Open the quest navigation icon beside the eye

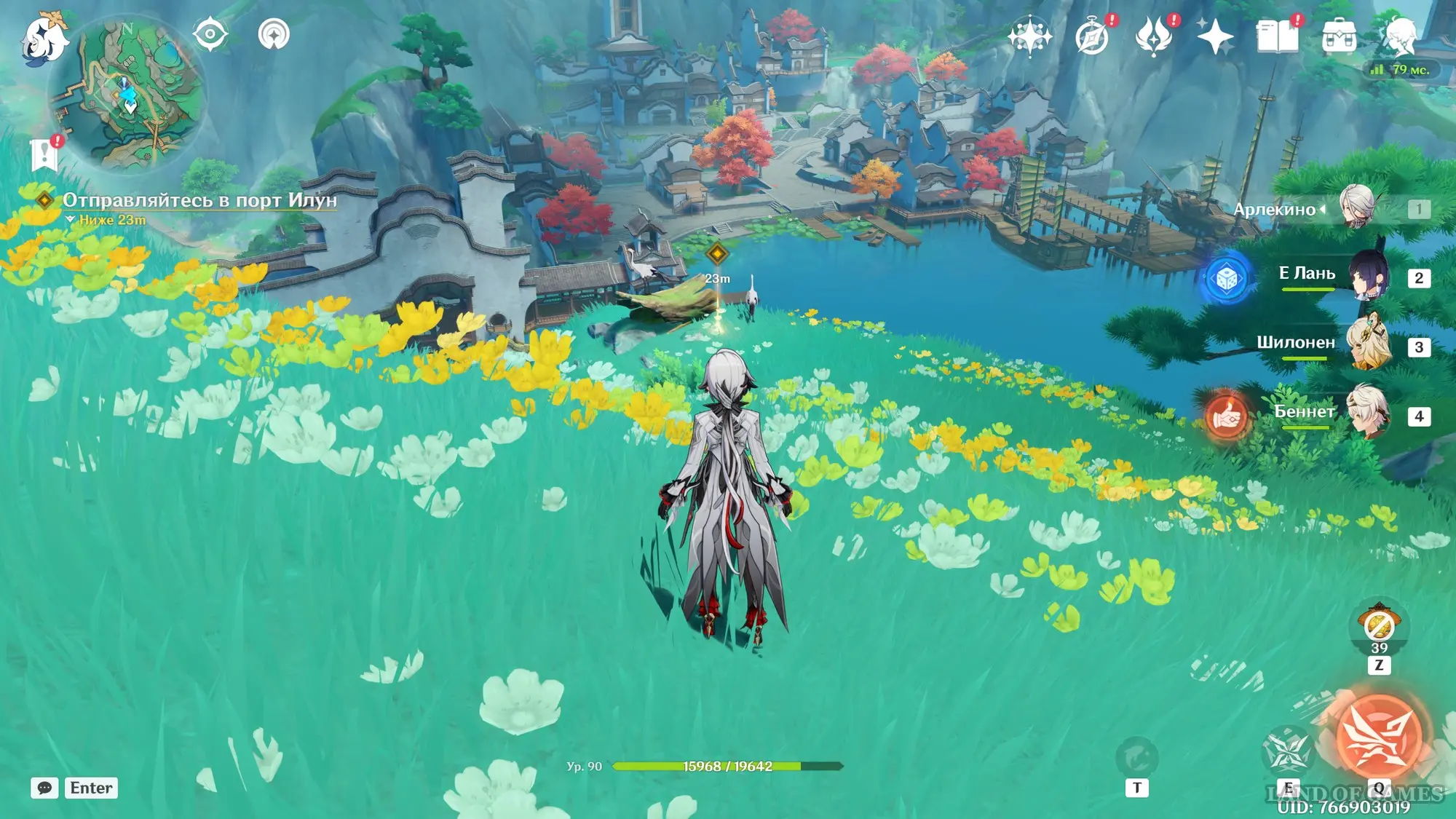[x=274, y=34]
